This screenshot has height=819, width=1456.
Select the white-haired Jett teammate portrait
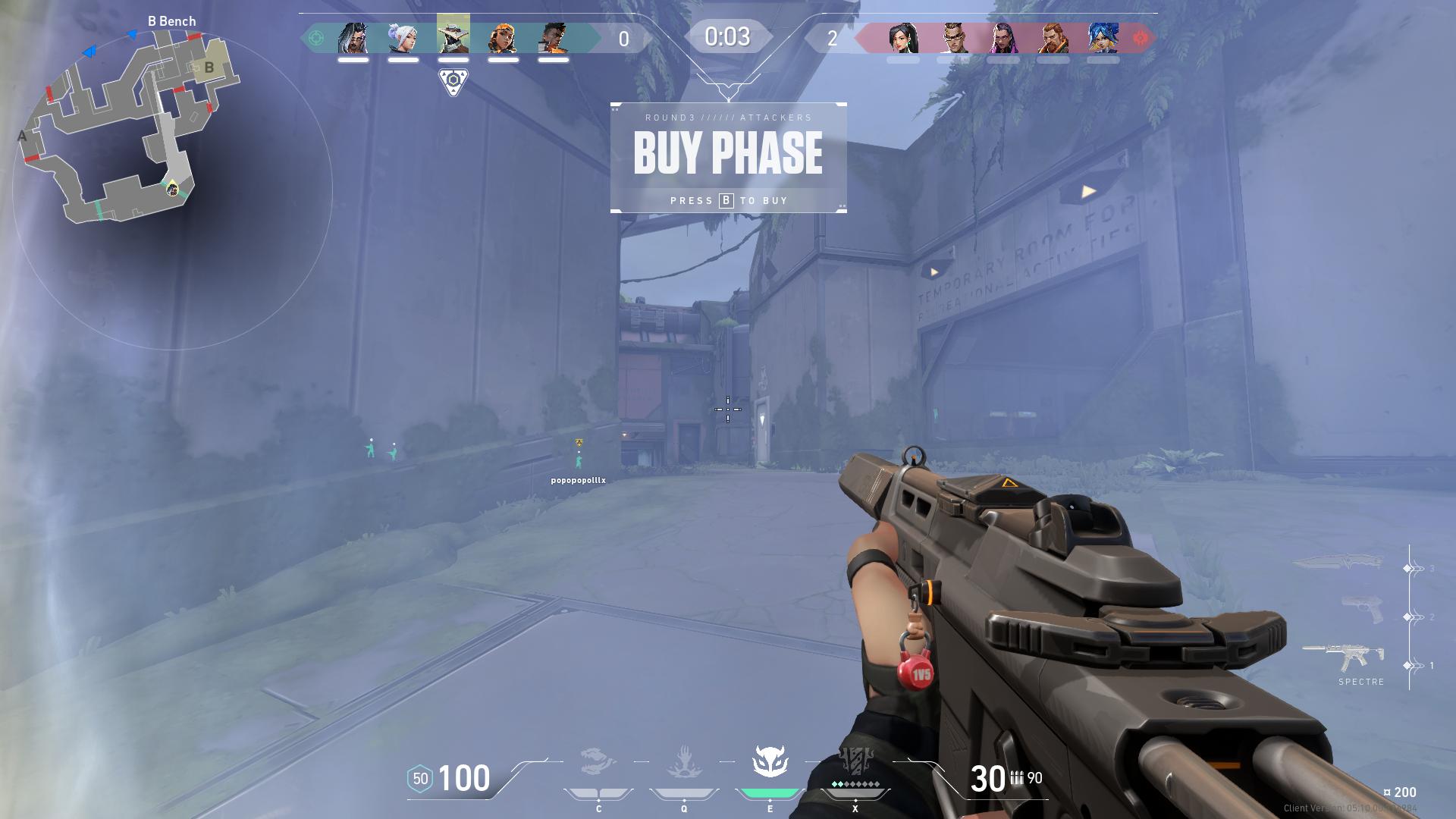click(403, 37)
